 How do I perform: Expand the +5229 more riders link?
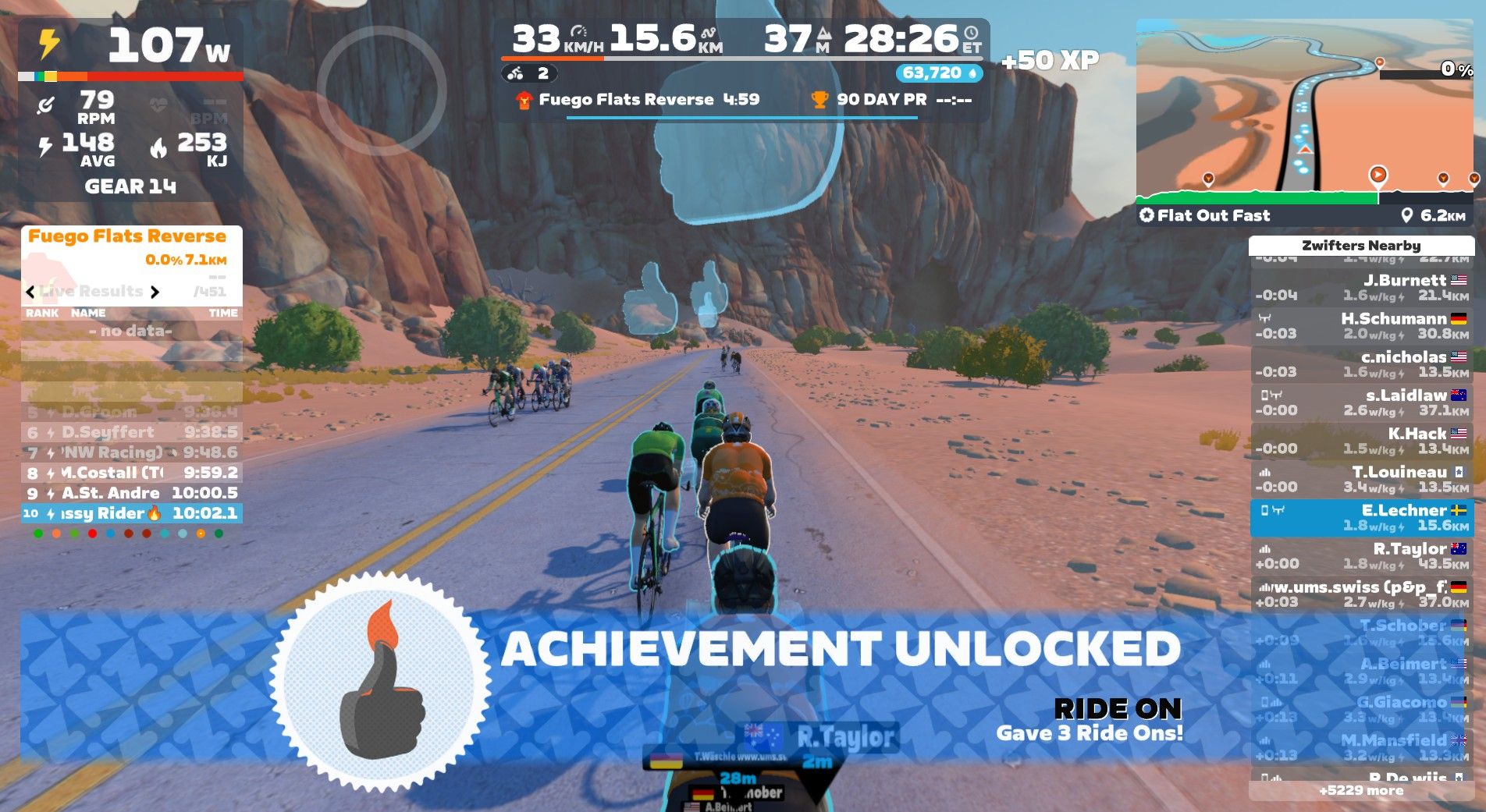(1361, 790)
